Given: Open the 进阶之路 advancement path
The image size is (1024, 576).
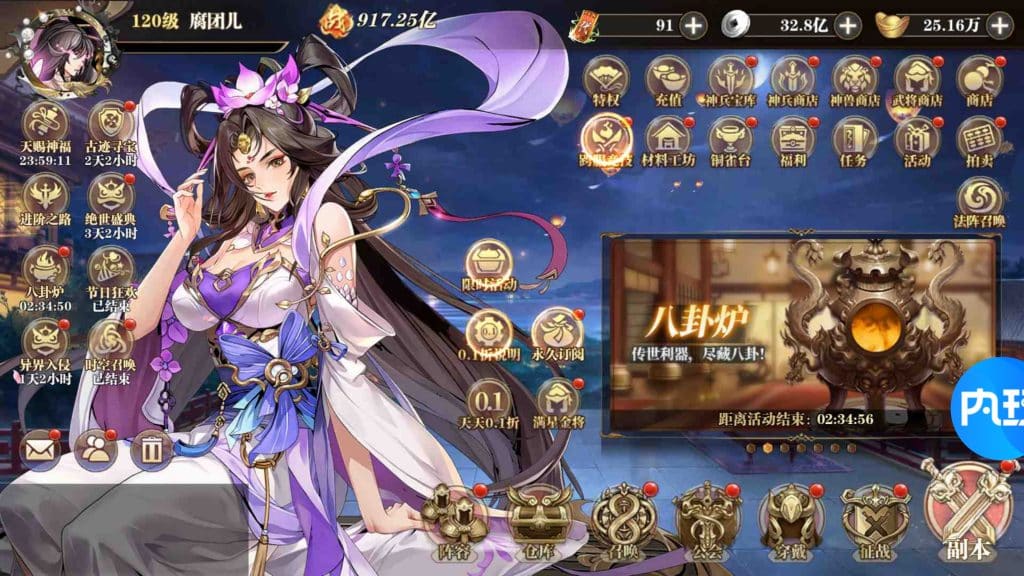Looking at the screenshot, I should click(x=46, y=196).
